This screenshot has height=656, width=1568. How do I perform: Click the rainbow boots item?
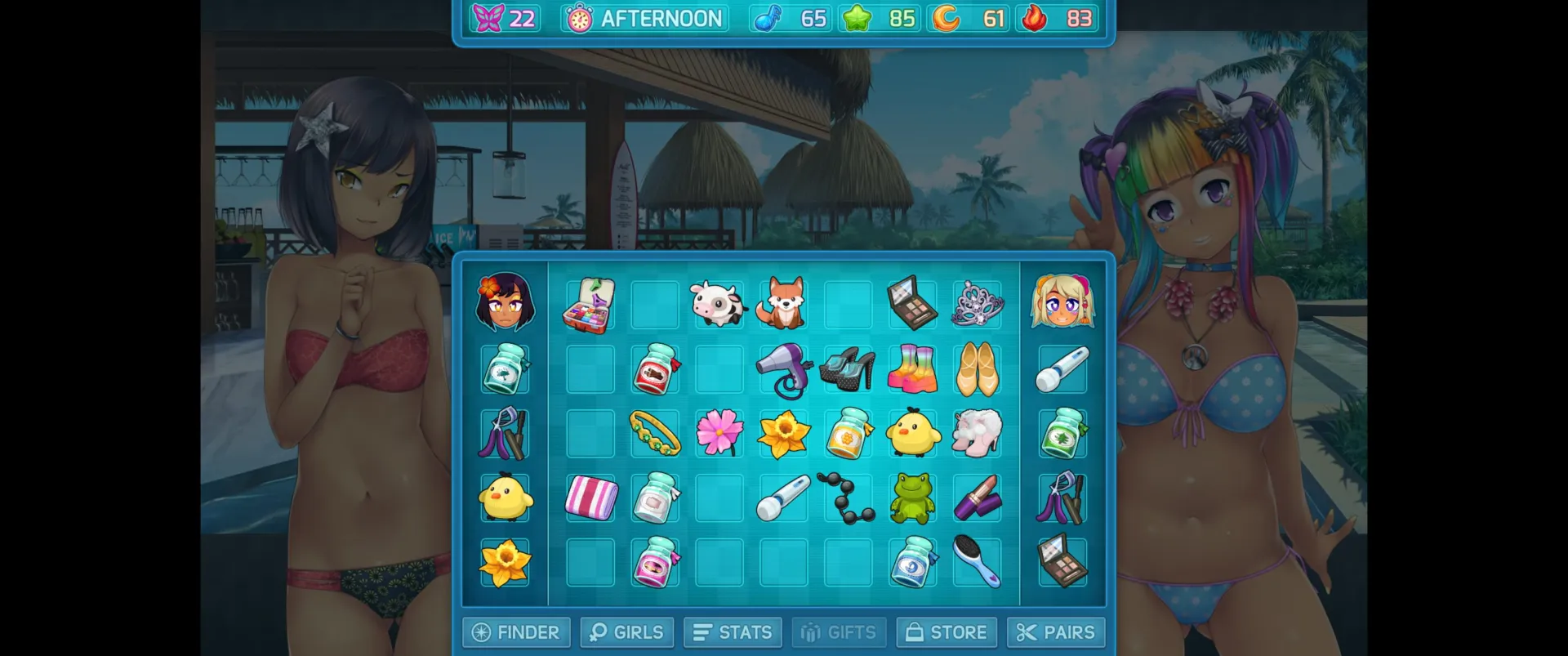click(x=912, y=369)
